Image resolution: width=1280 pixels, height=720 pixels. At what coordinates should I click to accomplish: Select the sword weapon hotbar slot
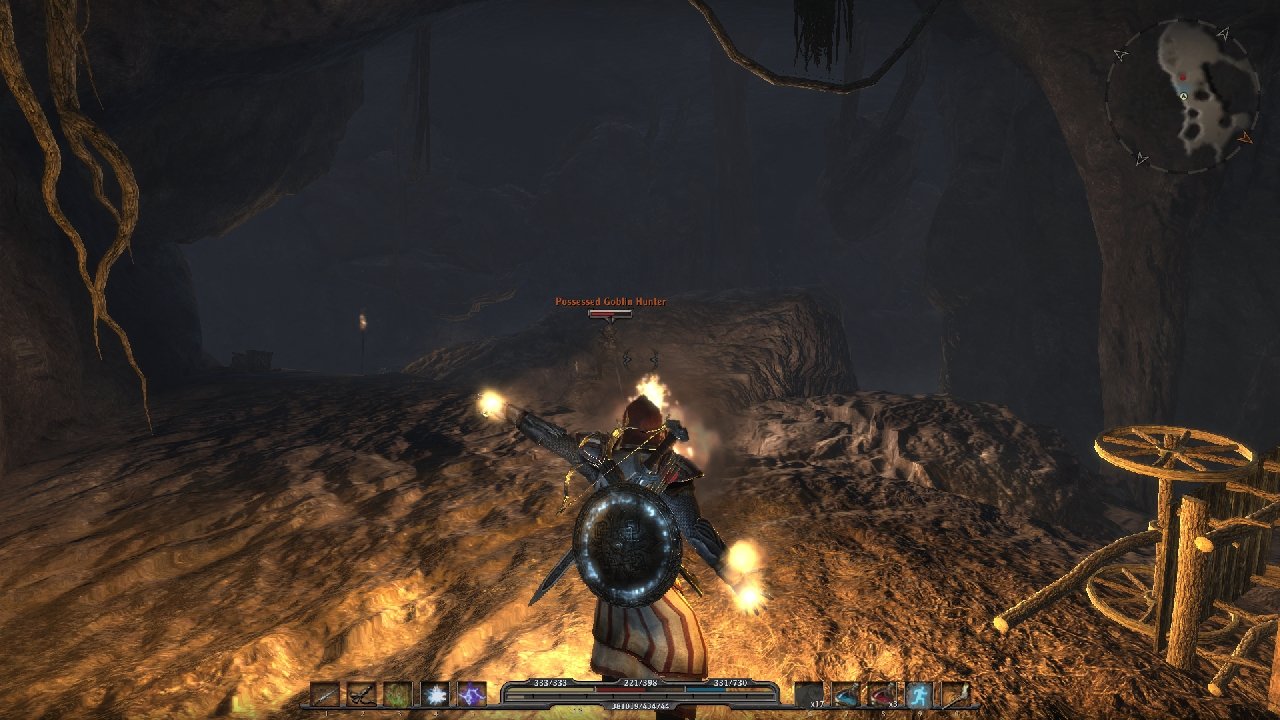click(325, 694)
